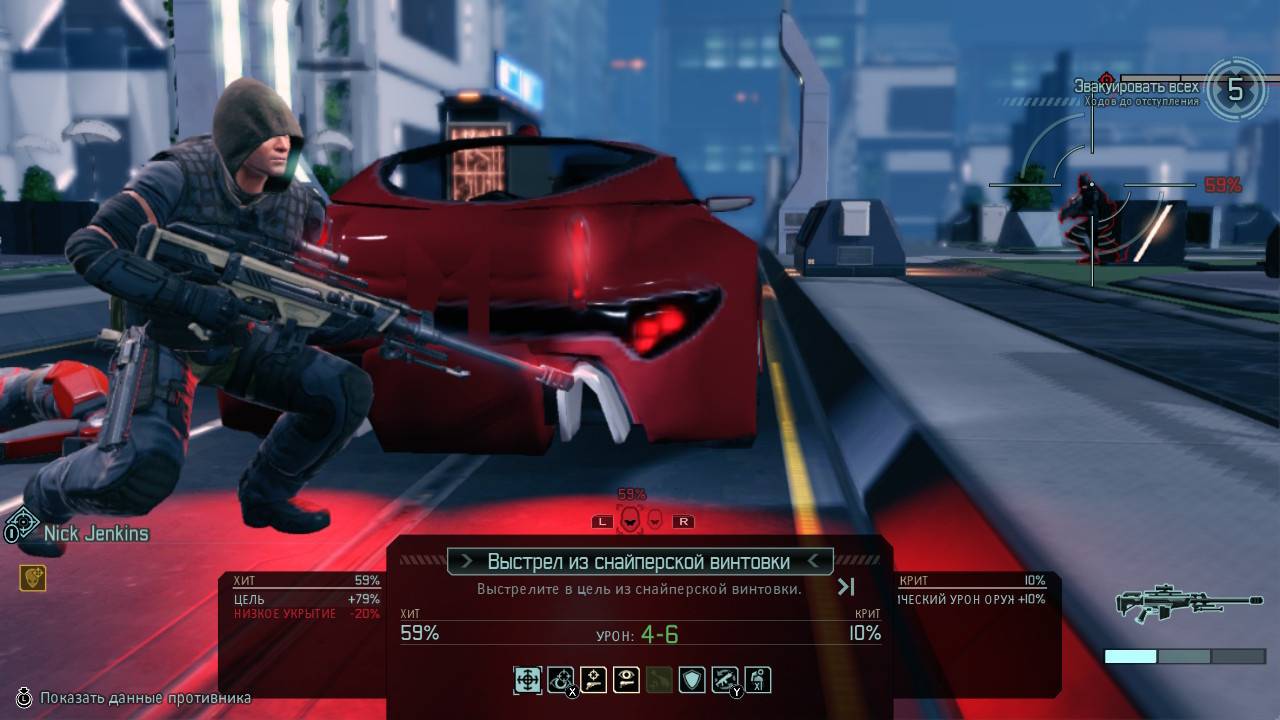Select the sniper rifle shot ability icon
Viewport: 1280px width, 720px height.
click(527, 681)
